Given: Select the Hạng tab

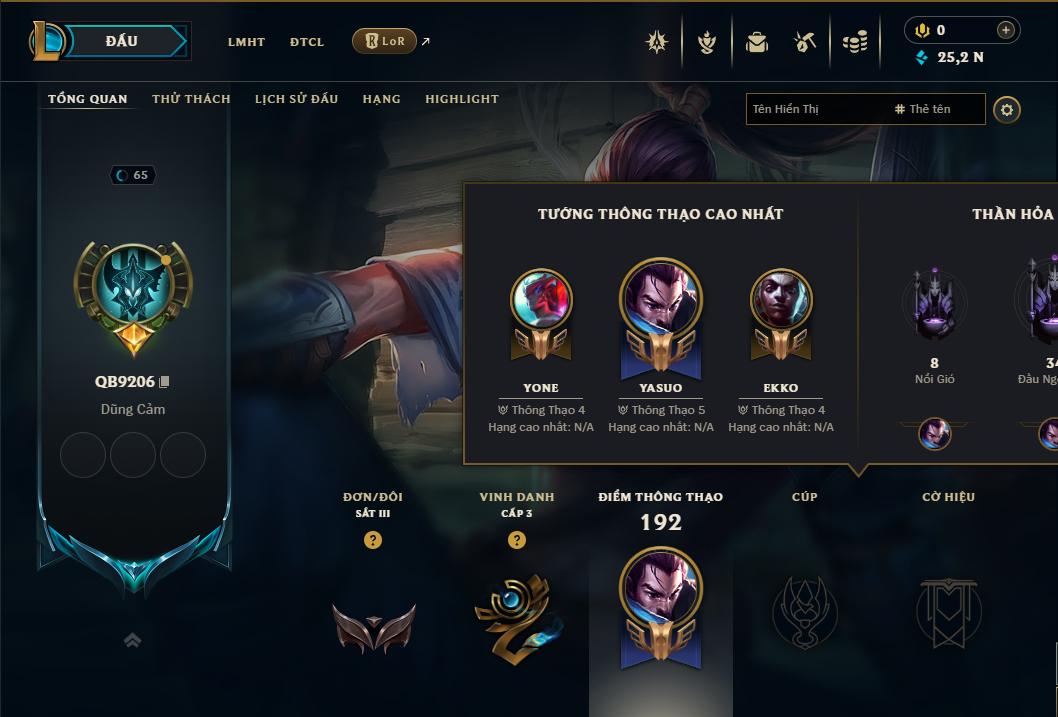Looking at the screenshot, I should [381, 99].
